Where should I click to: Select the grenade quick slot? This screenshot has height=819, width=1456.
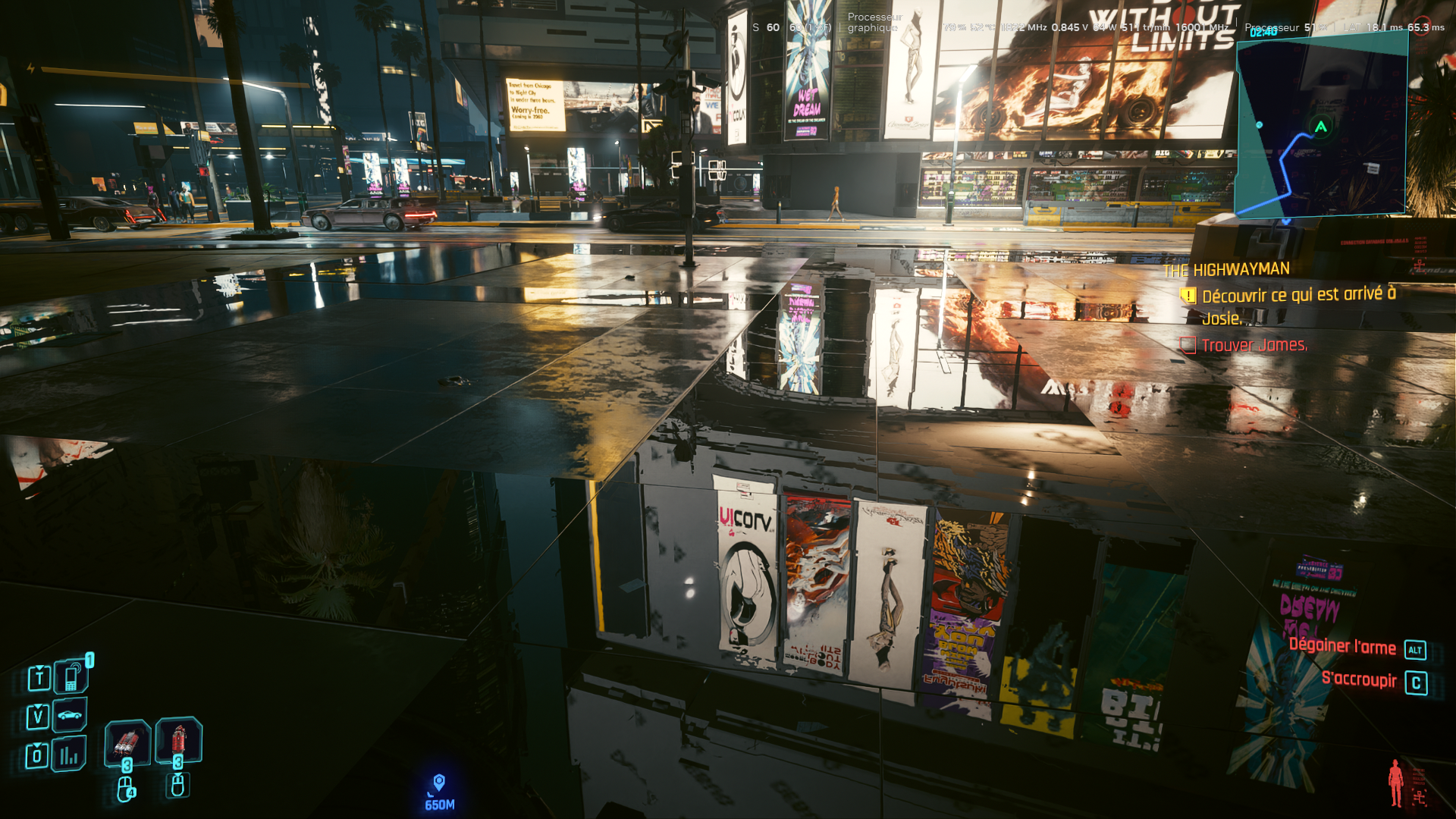point(127,742)
